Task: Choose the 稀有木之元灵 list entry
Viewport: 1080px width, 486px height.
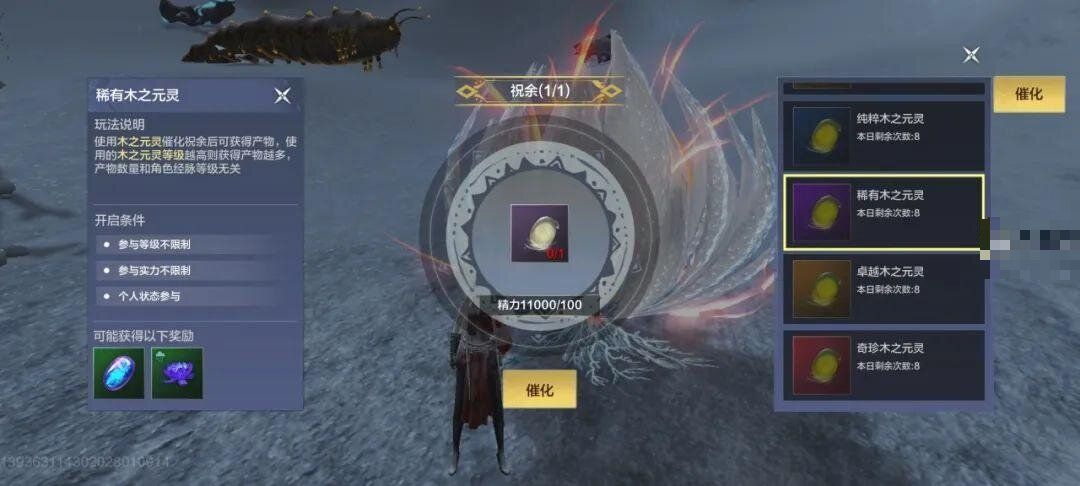Action: pos(884,212)
